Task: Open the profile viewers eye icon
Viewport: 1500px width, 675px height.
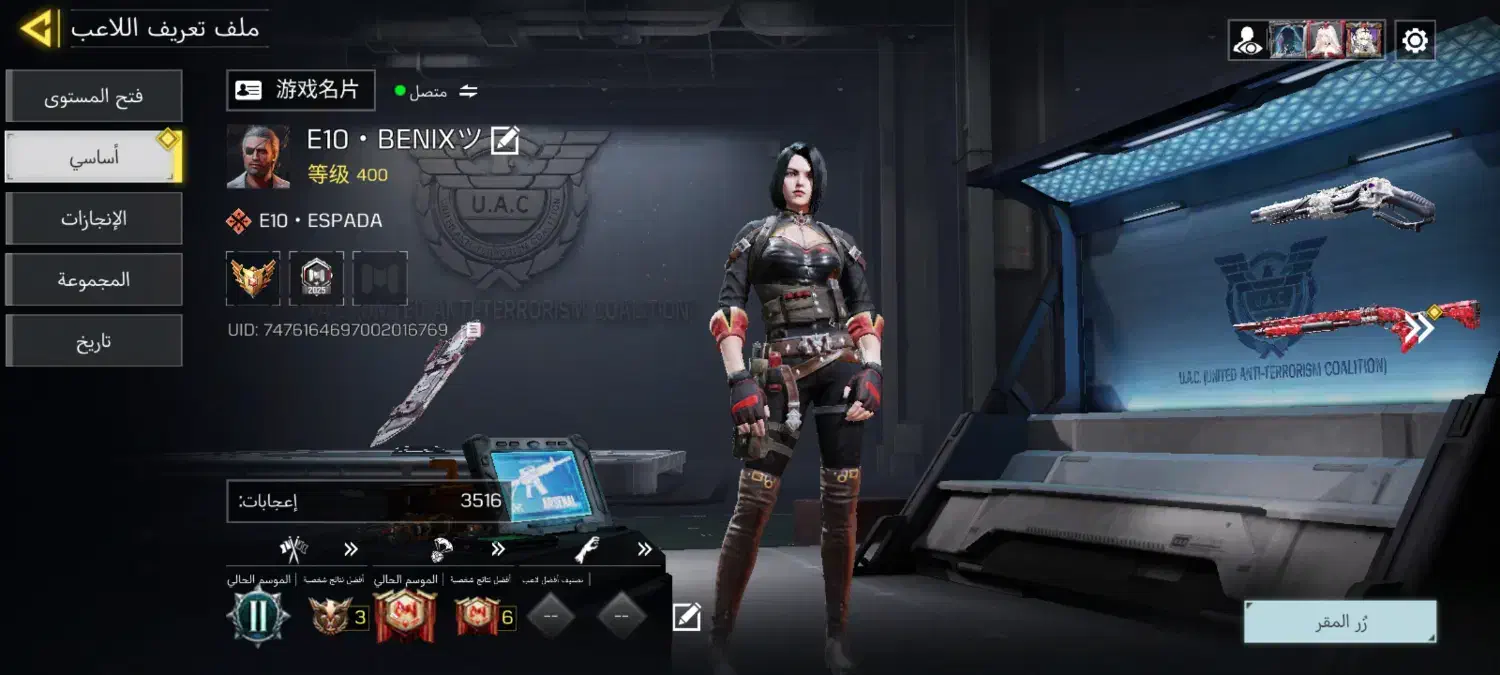Action: 1247,41
